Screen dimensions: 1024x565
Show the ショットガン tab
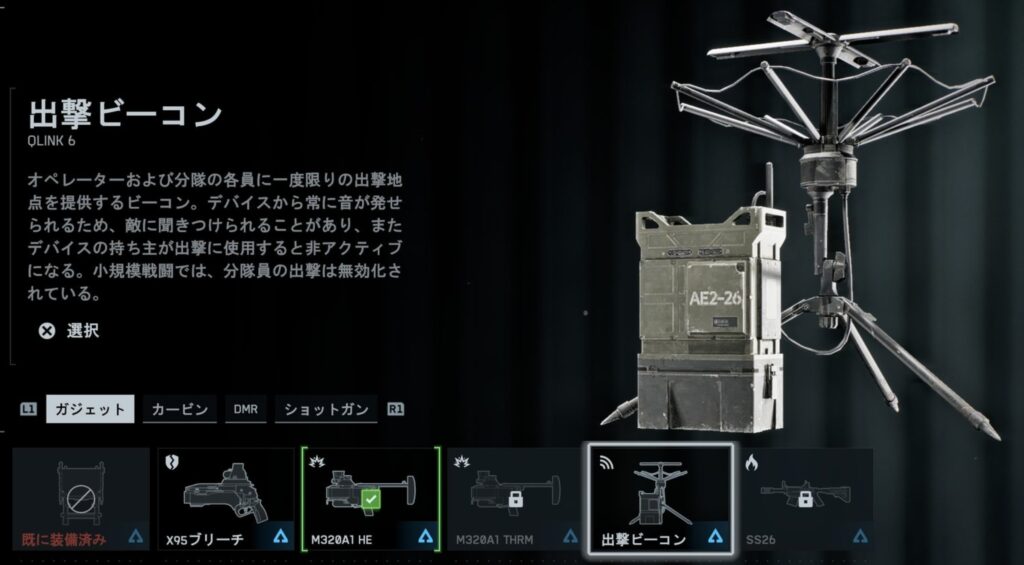click(x=325, y=409)
